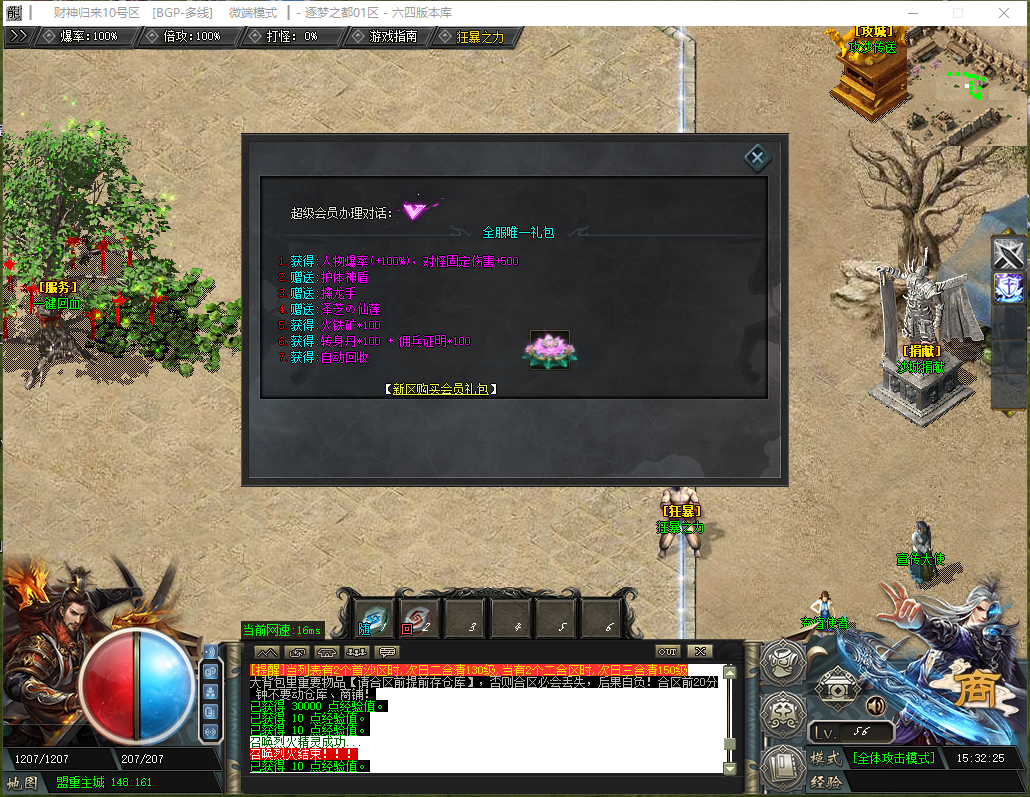Image resolution: width=1030 pixels, height=797 pixels.
Task: Open the 狂暴之力 top bar entry
Action: (480, 37)
